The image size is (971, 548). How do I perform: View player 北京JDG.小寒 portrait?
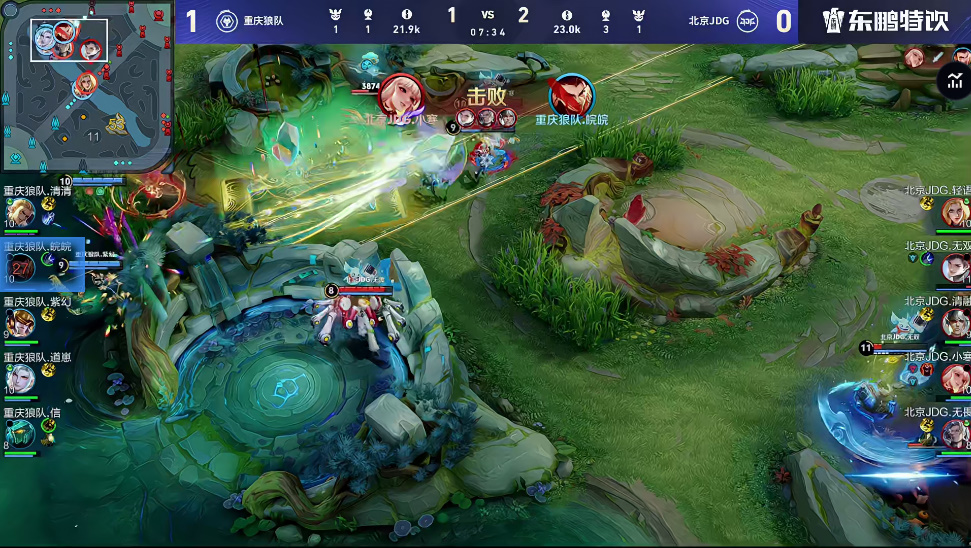tap(955, 377)
